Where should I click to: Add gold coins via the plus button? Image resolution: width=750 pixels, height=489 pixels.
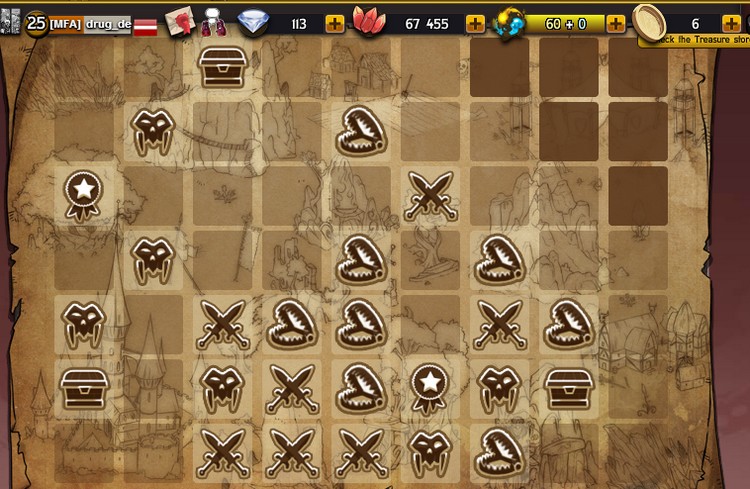coord(732,23)
